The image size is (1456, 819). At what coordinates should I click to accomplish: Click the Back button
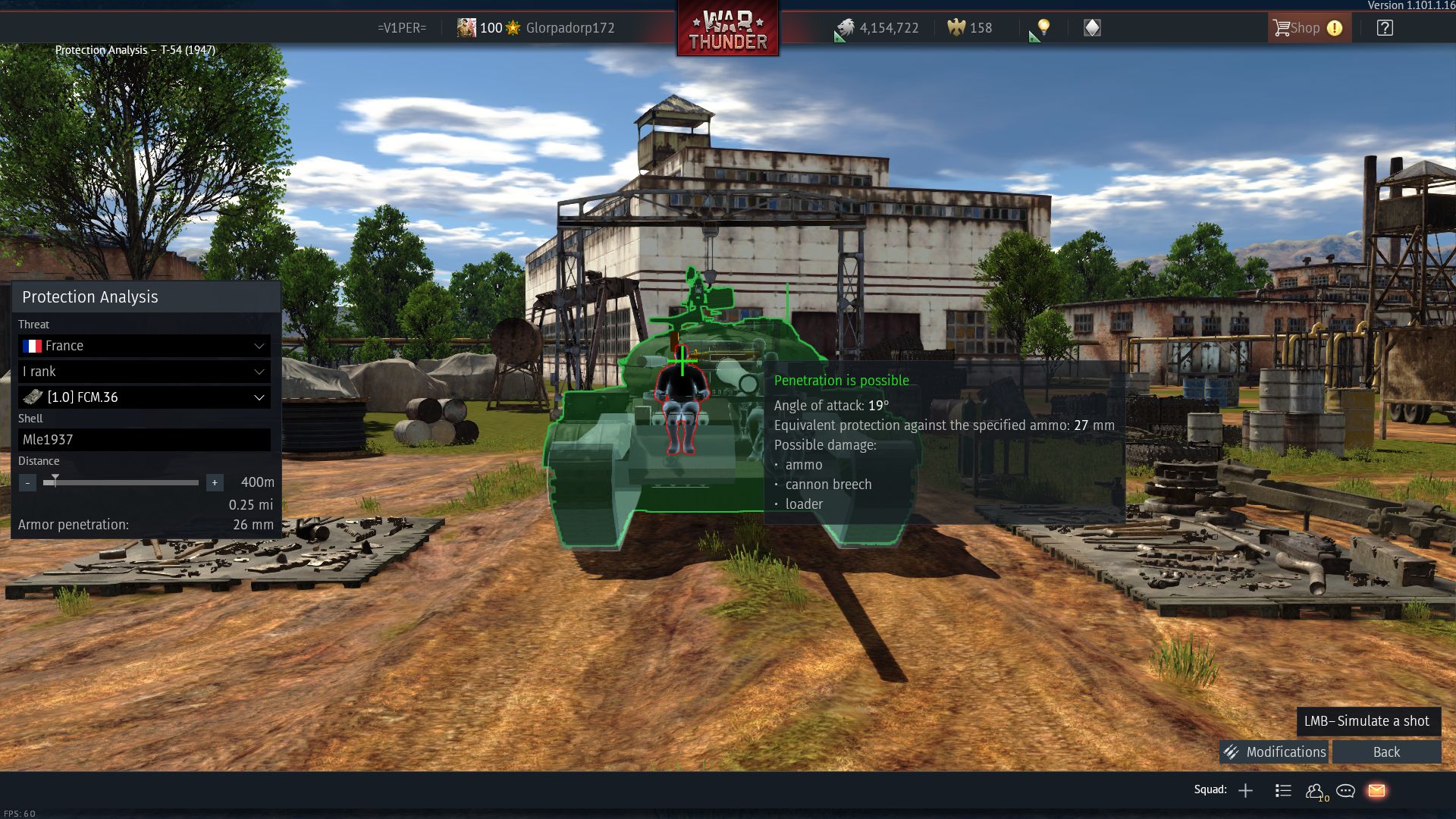[x=1386, y=752]
